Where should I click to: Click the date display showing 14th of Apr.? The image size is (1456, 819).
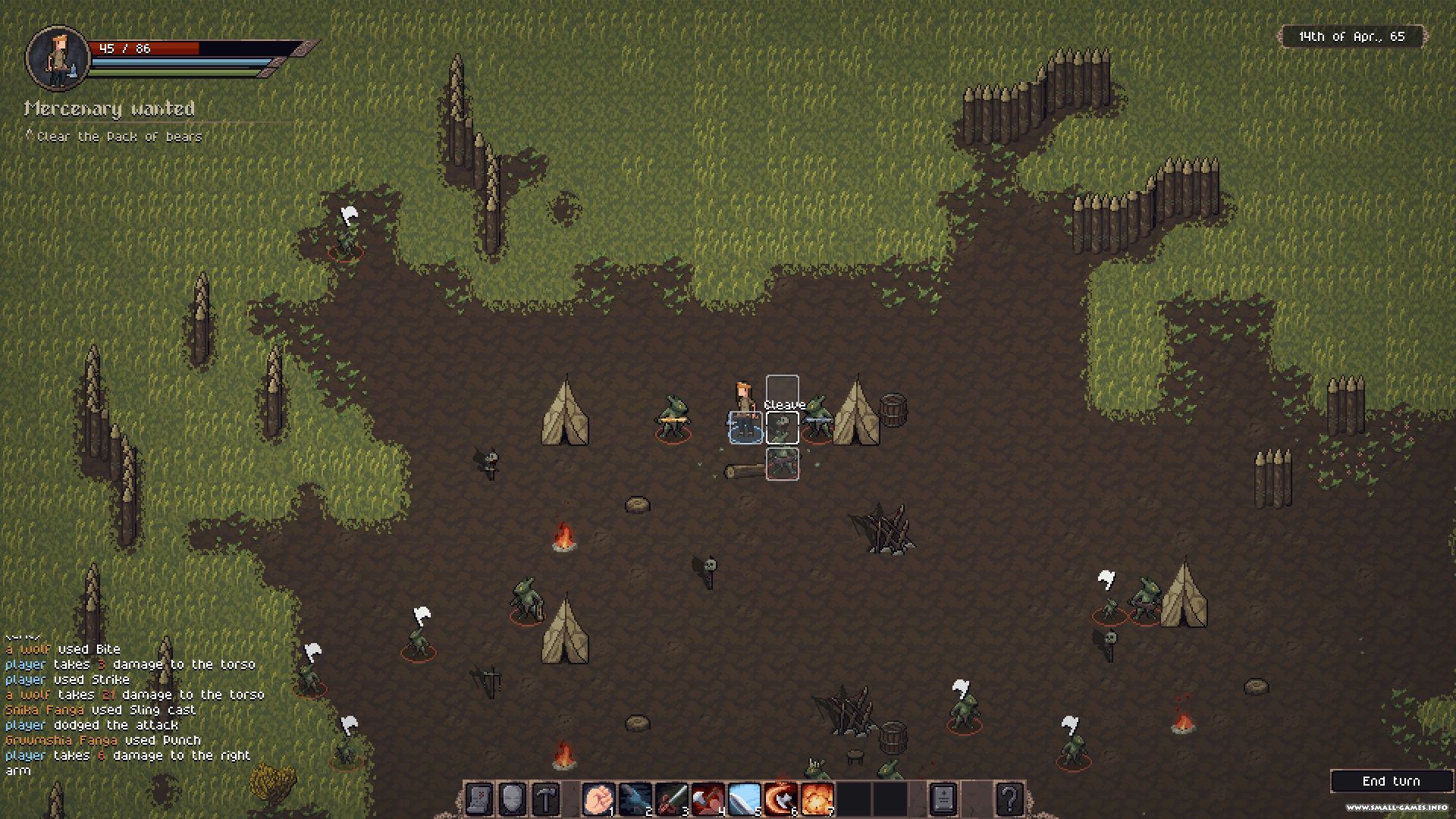[x=1352, y=36]
